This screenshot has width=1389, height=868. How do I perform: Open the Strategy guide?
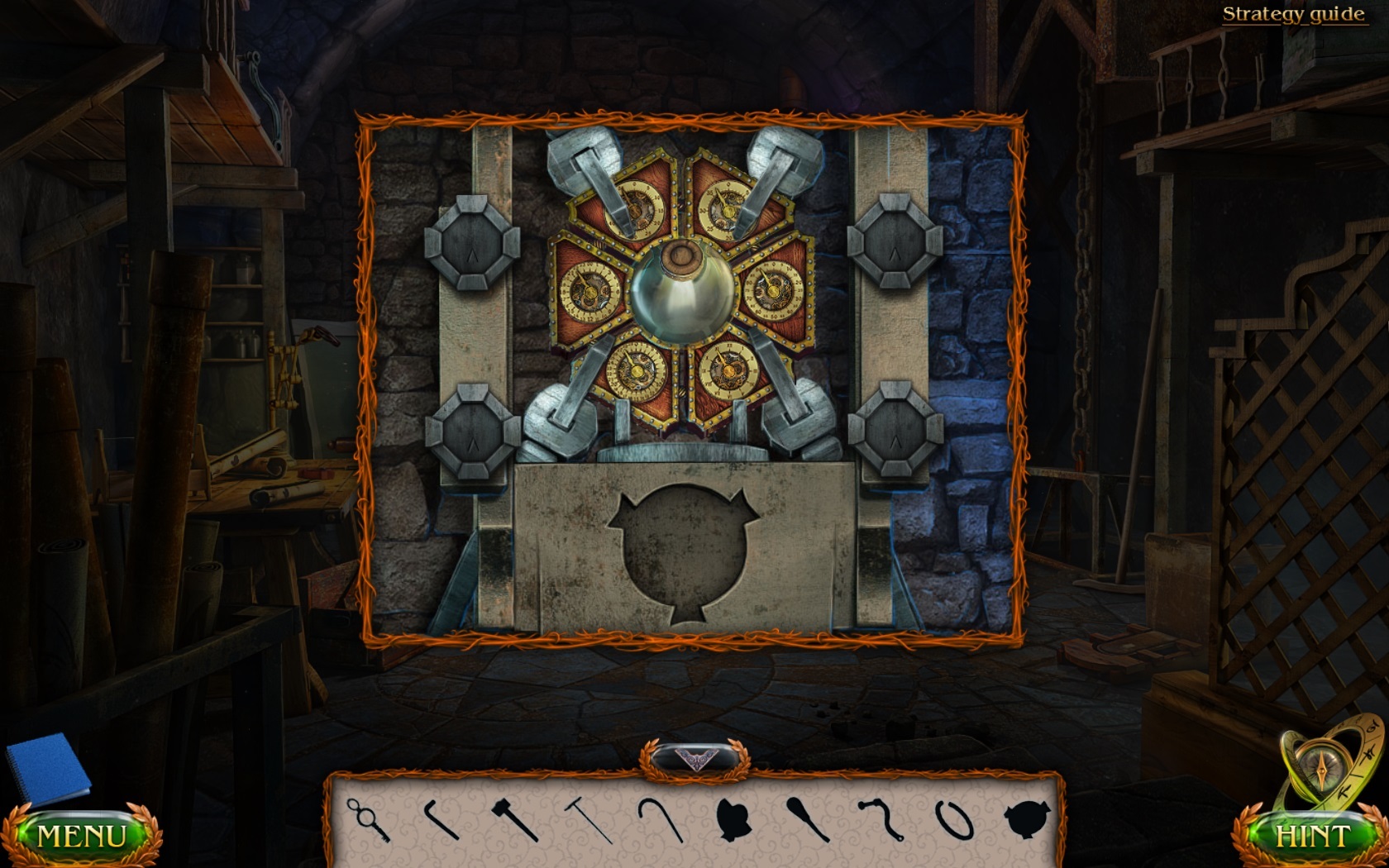tap(1293, 13)
